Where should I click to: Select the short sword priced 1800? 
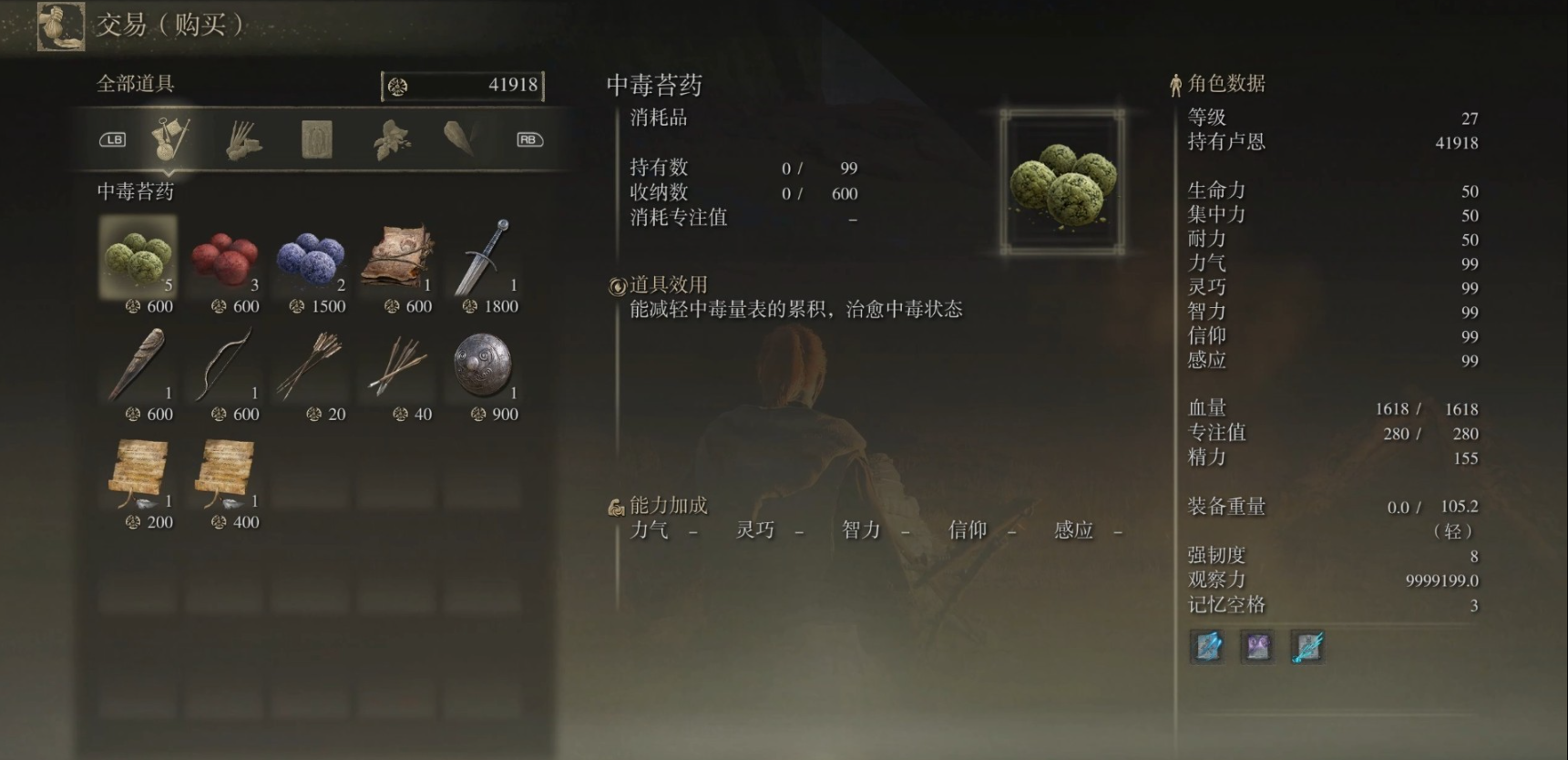click(x=483, y=259)
